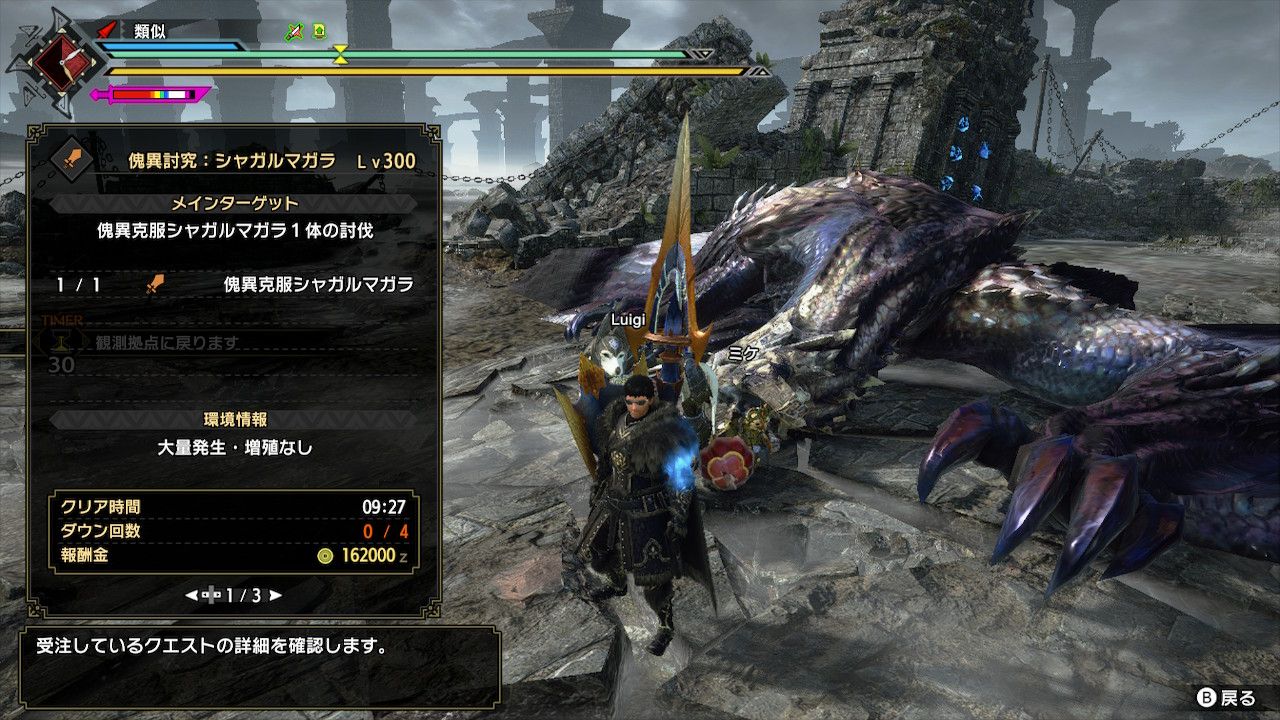1280x720 pixels.
Task: Advance to the next quest detail page
Action: 275,595
